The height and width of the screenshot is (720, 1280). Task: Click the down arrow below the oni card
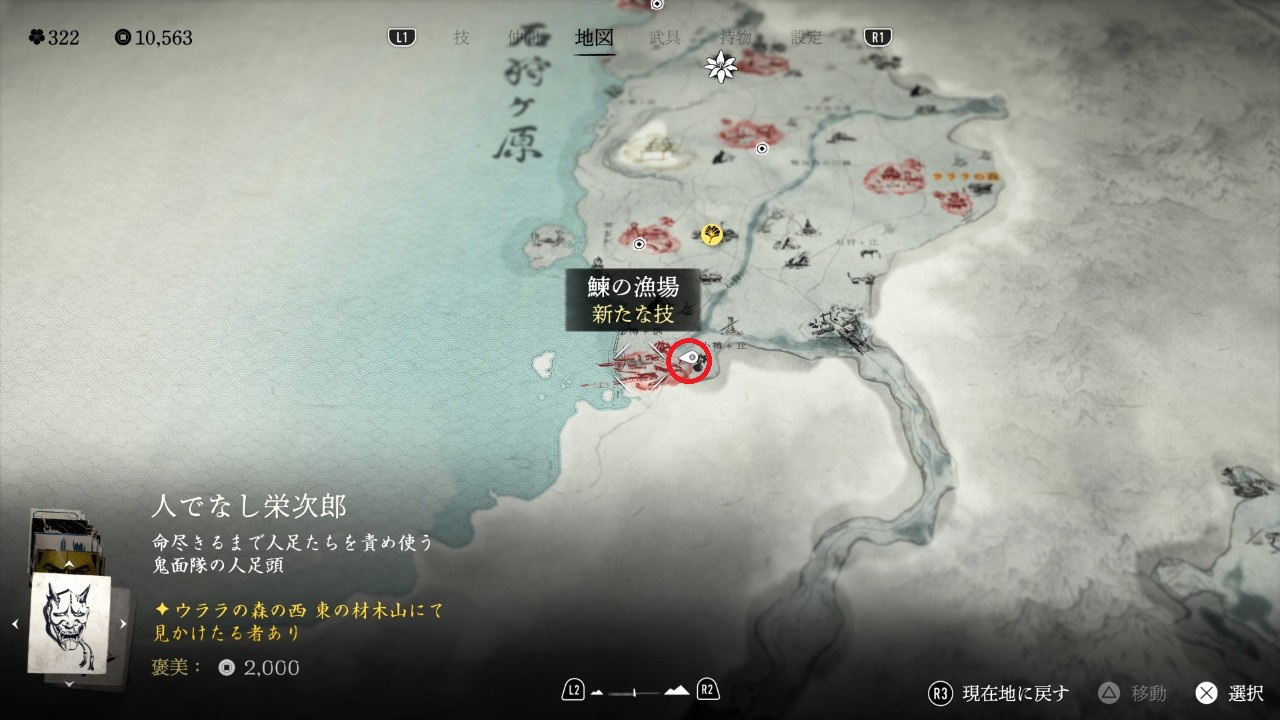[69, 683]
